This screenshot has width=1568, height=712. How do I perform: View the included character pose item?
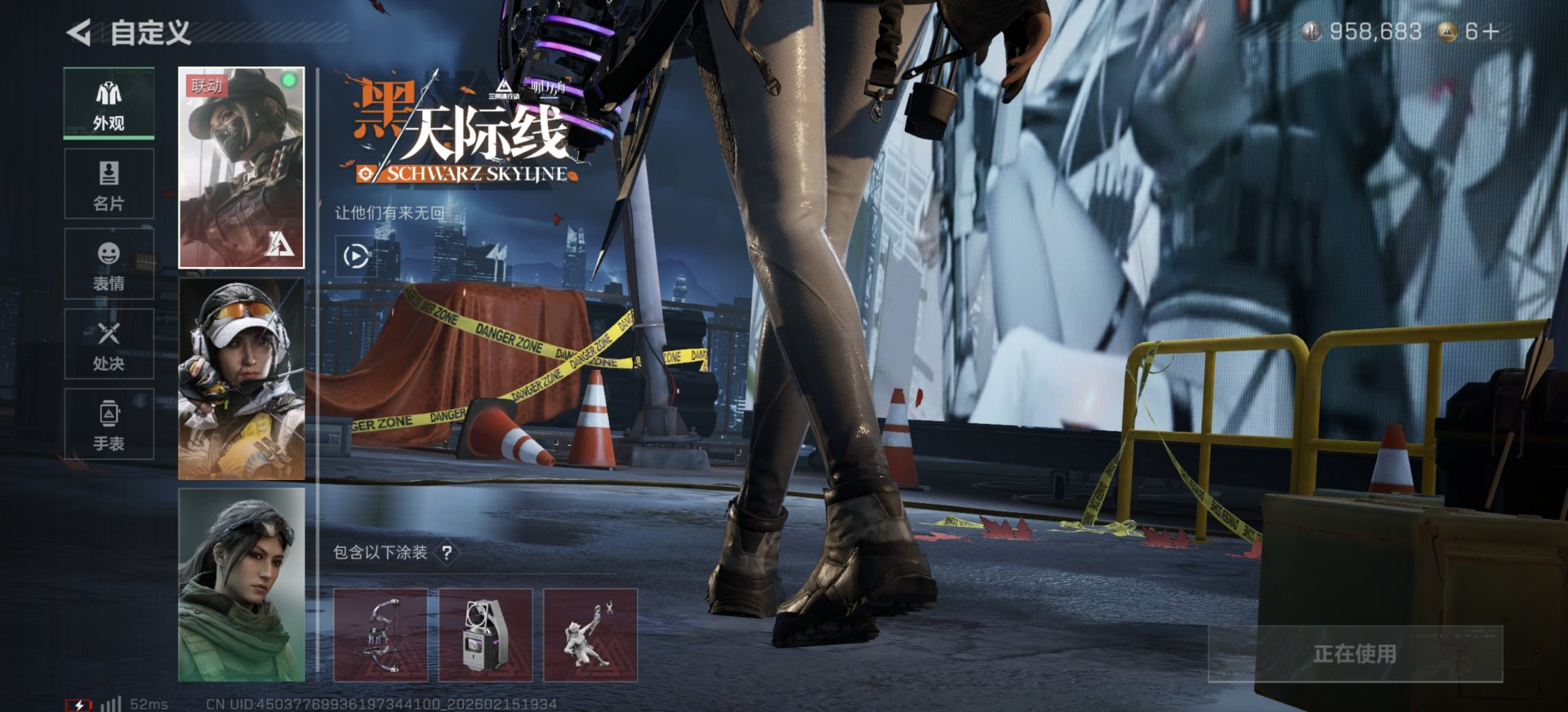tap(590, 635)
